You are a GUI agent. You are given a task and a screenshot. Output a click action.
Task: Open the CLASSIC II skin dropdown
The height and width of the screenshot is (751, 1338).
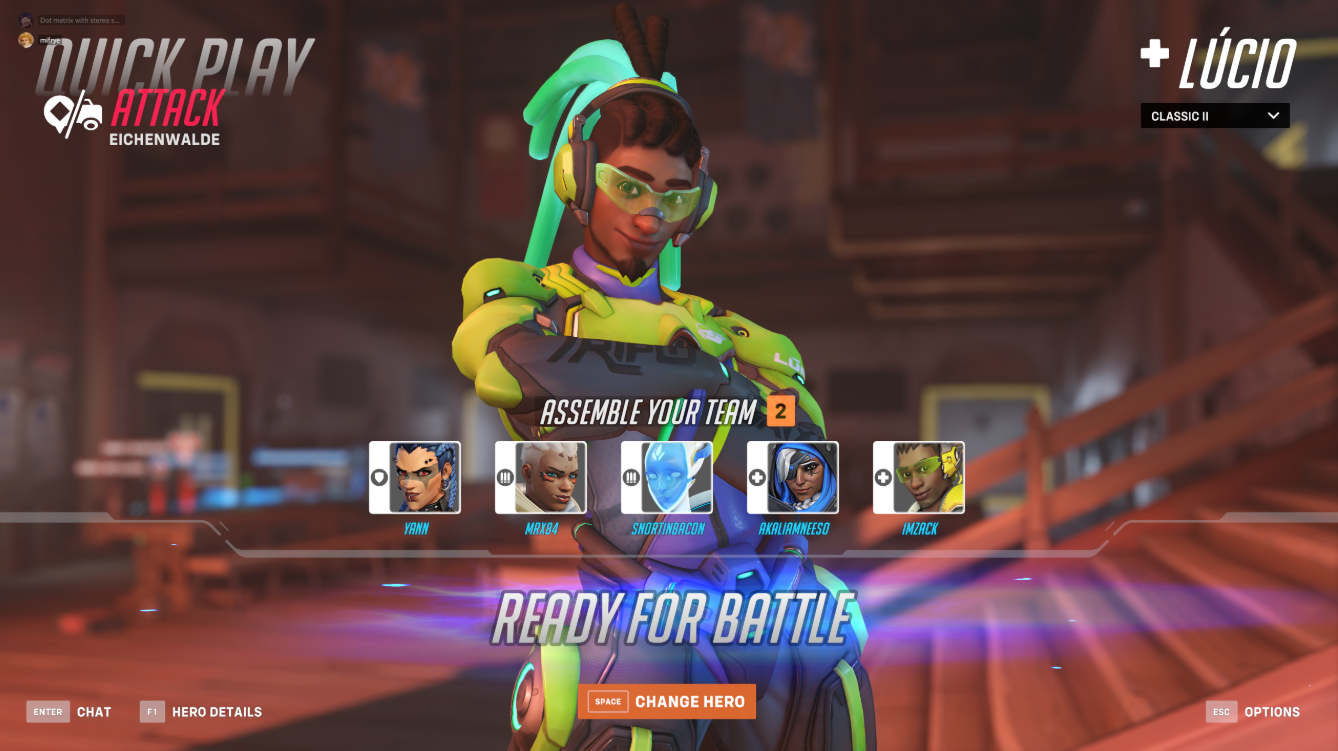pyautogui.click(x=1214, y=115)
